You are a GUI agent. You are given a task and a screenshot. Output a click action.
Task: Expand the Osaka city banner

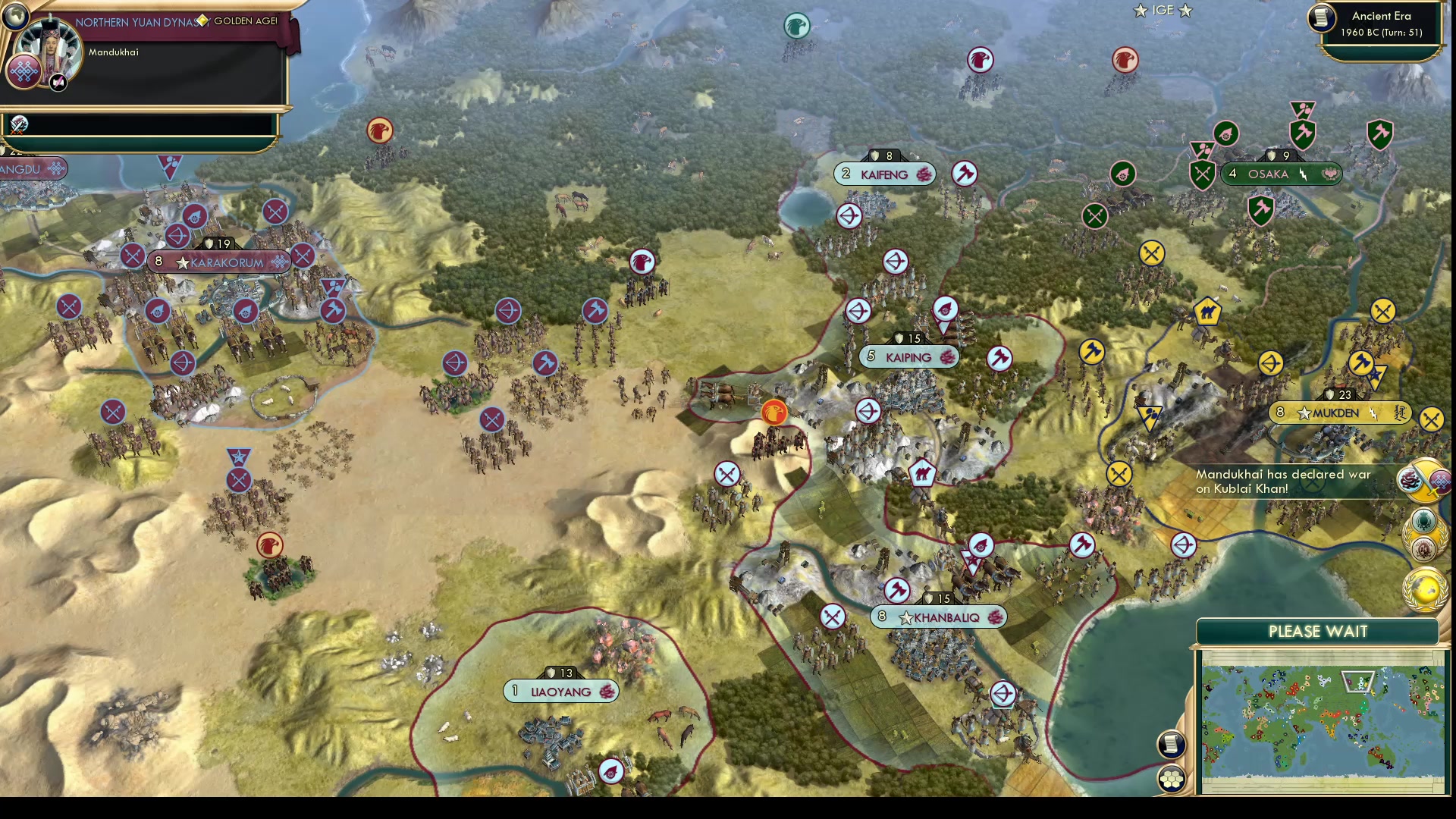point(1282,174)
